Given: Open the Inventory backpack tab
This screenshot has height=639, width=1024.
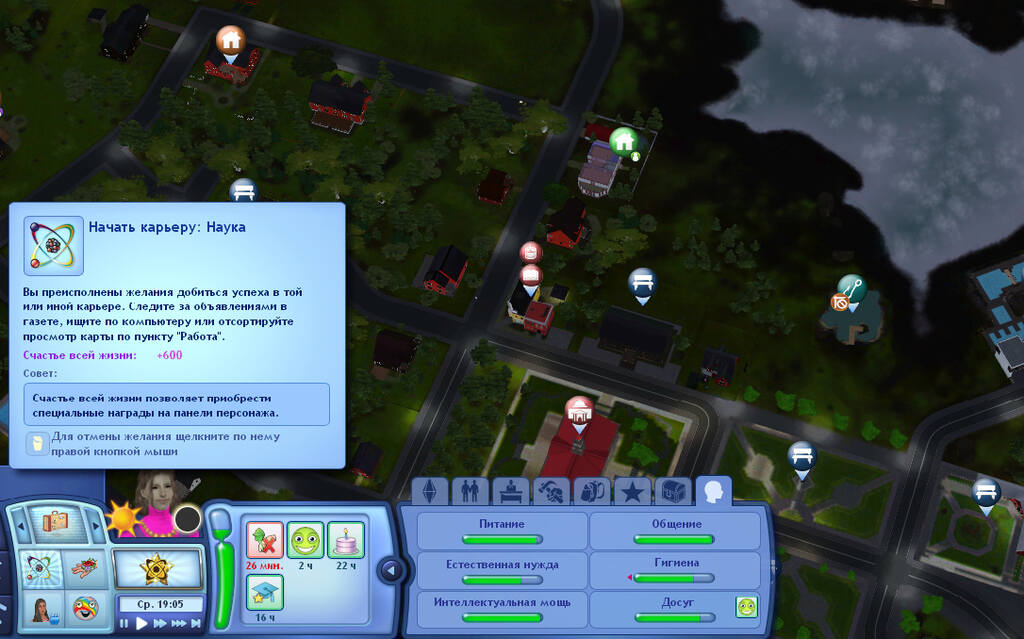Looking at the screenshot, I should pos(590,491).
